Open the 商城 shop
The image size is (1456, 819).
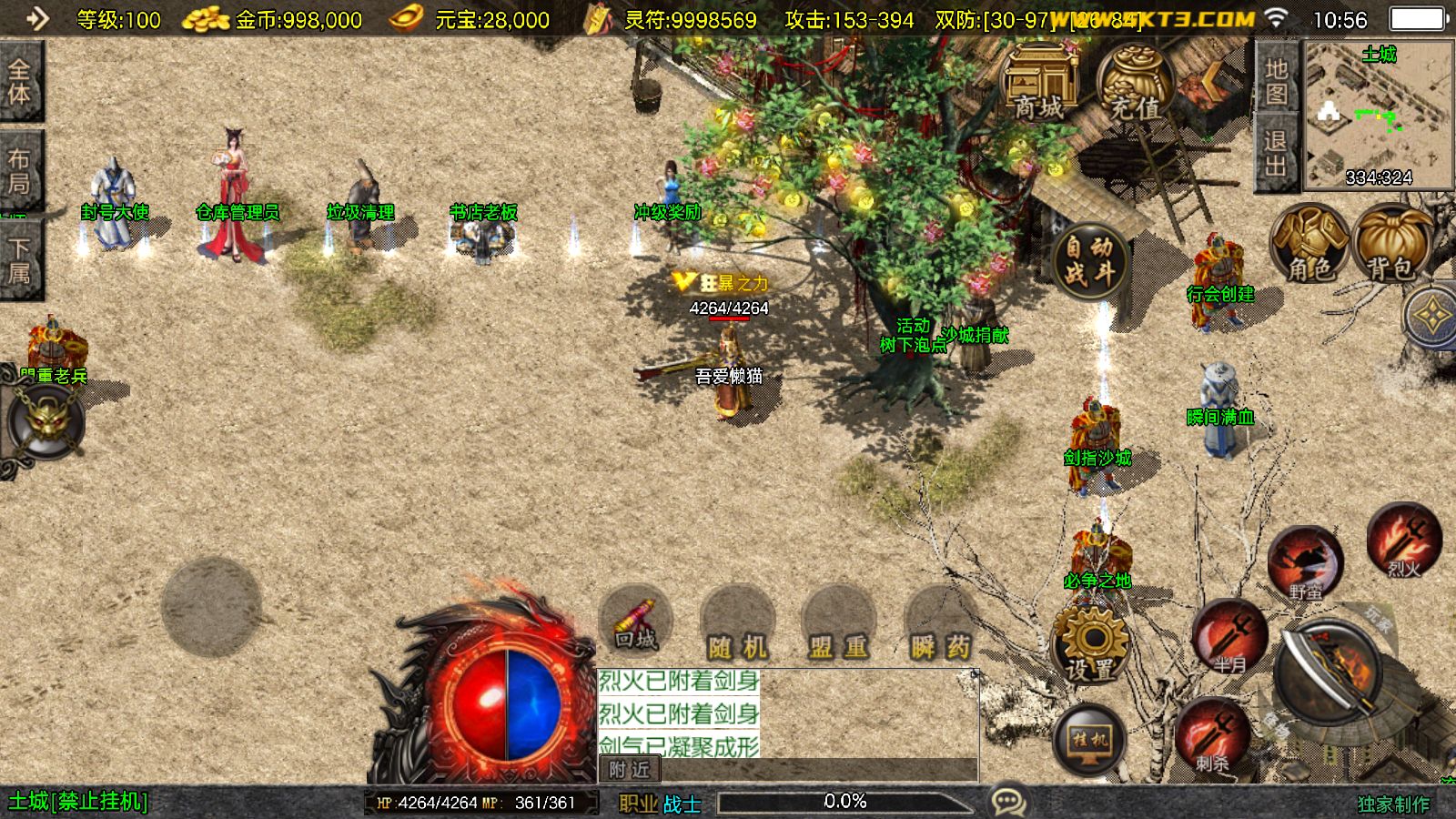[1039, 82]
